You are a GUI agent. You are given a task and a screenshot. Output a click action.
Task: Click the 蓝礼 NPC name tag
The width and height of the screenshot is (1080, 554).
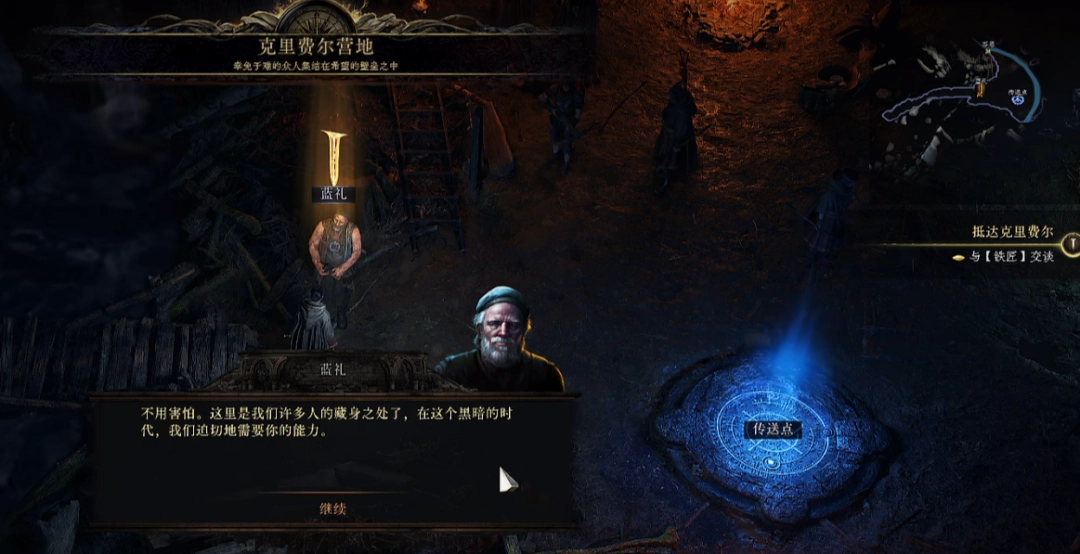coord(332,194)
